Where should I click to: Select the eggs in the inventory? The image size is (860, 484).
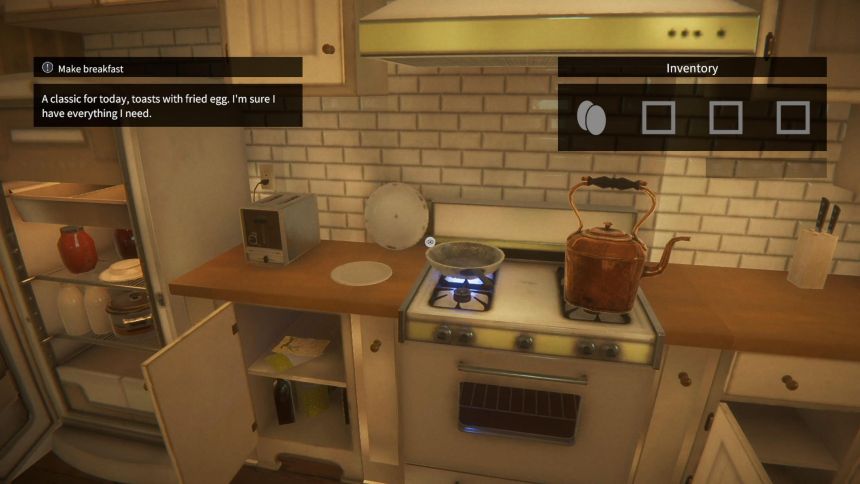pos(591,118)
